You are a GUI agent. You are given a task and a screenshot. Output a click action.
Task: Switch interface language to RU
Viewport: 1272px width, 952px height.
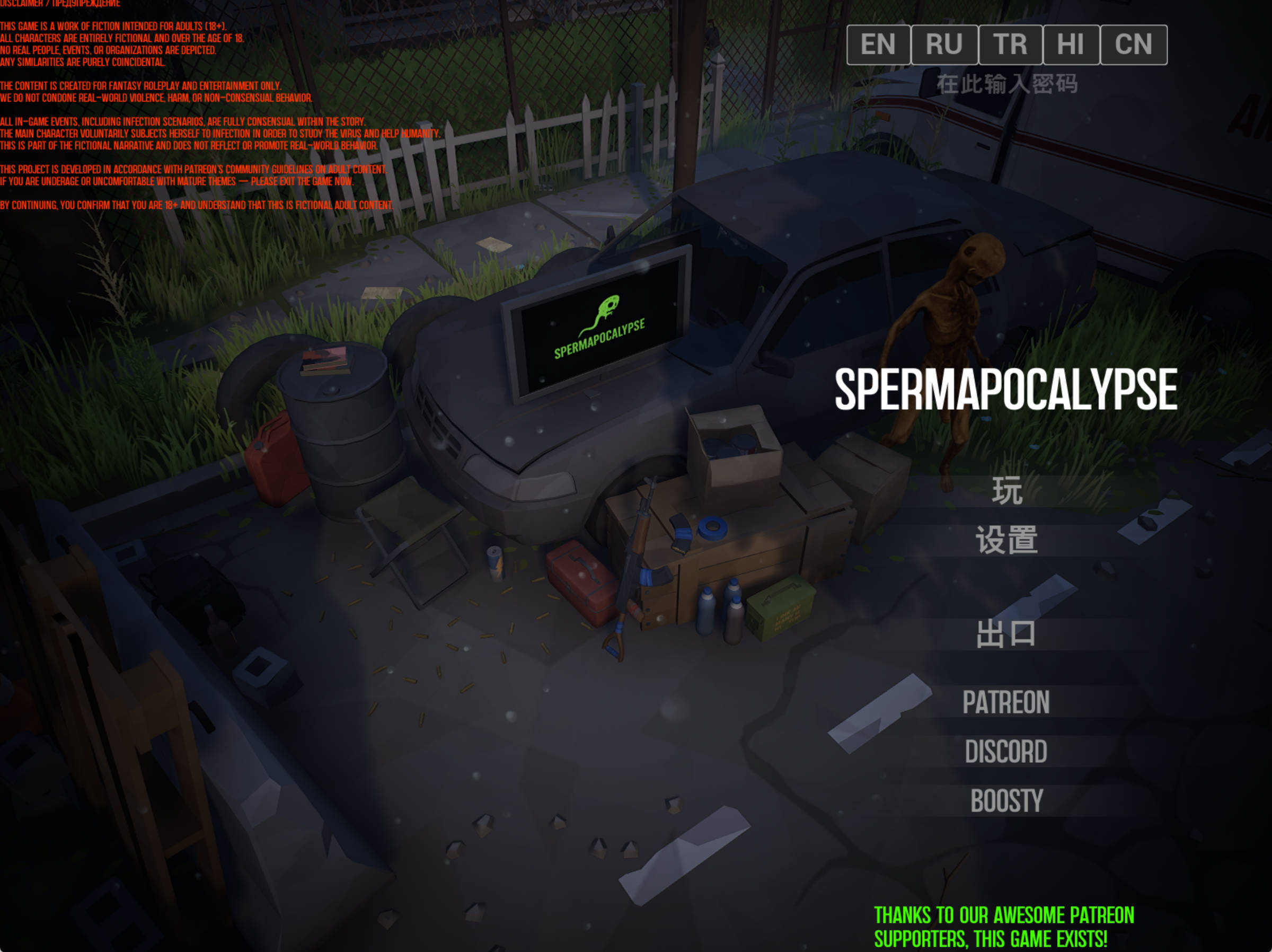(945, 45)
